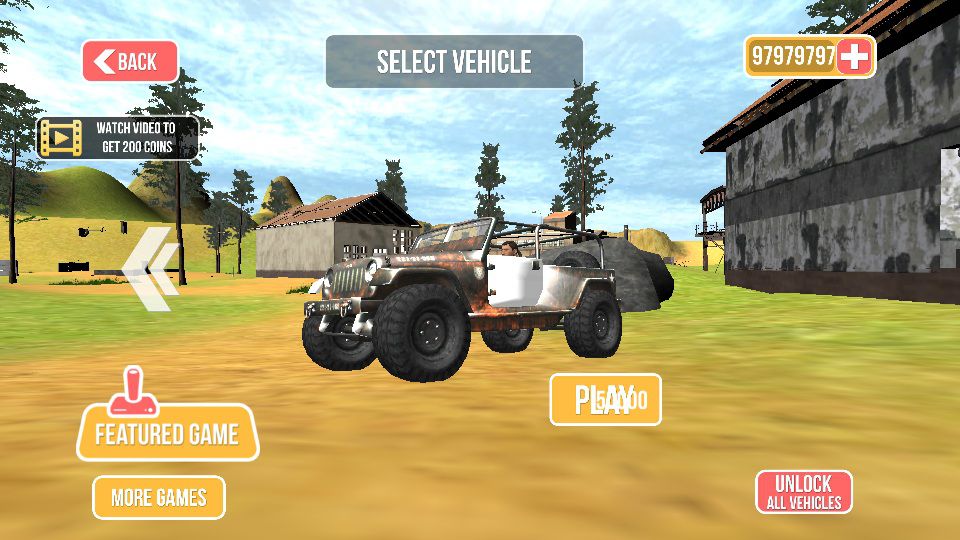Start the game with Play button
Viewport: 960px width, 540px height.
click(x=605, y=400)
